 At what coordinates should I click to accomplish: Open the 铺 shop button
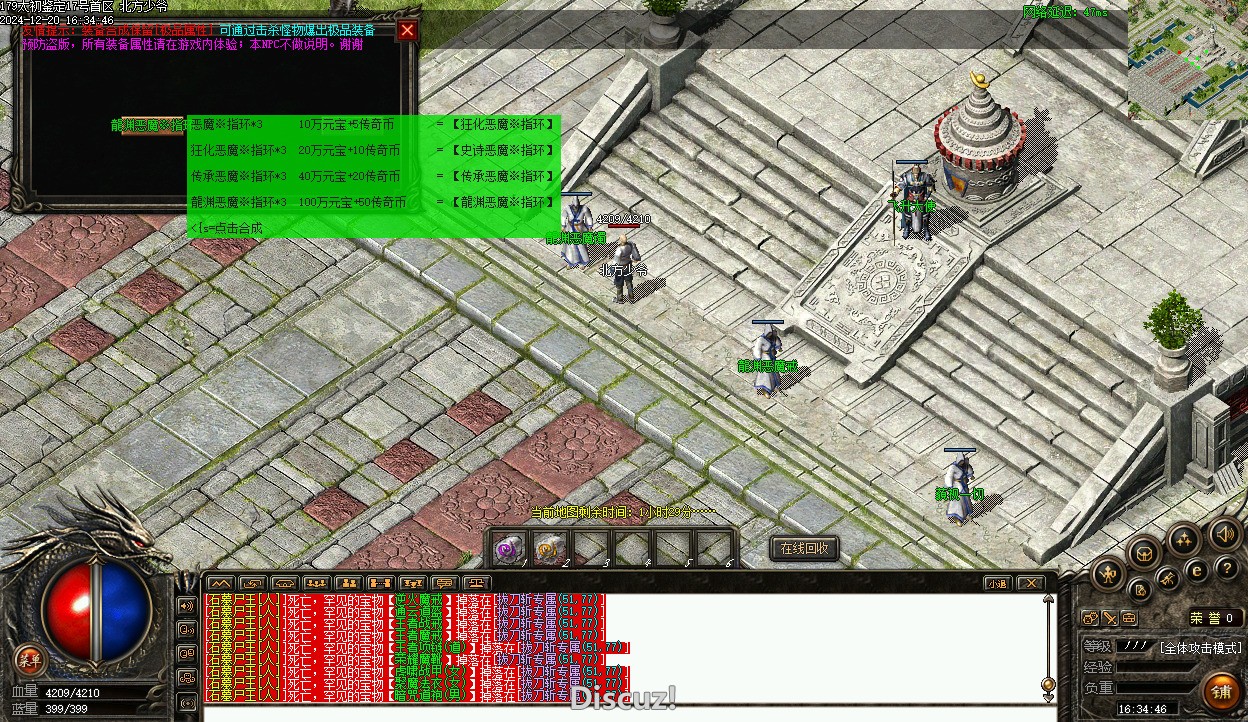pyautogui.click(x=1221, y=690)
